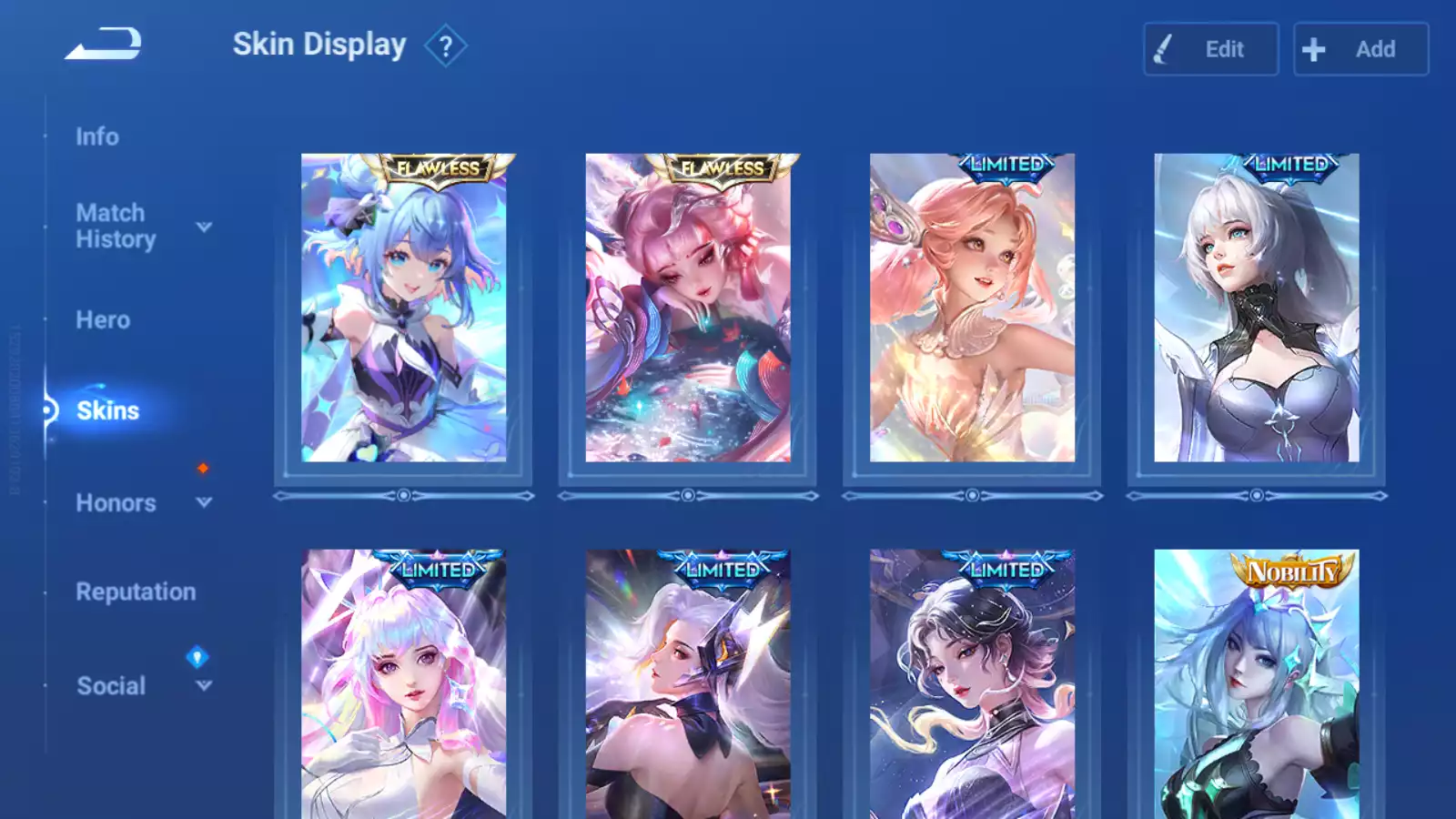Open the Skin Display help question mark
This screenshot has width=1456, height=819.
tap(445, 46)
